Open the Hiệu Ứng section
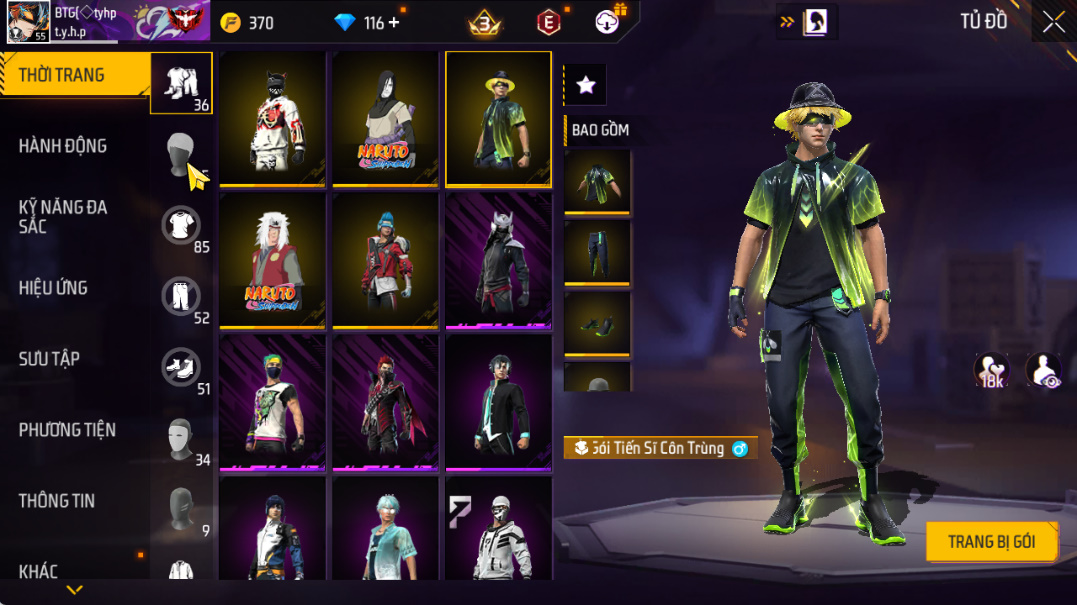Viewport: 1077px width, 605px height. click(x=53, y=288)
